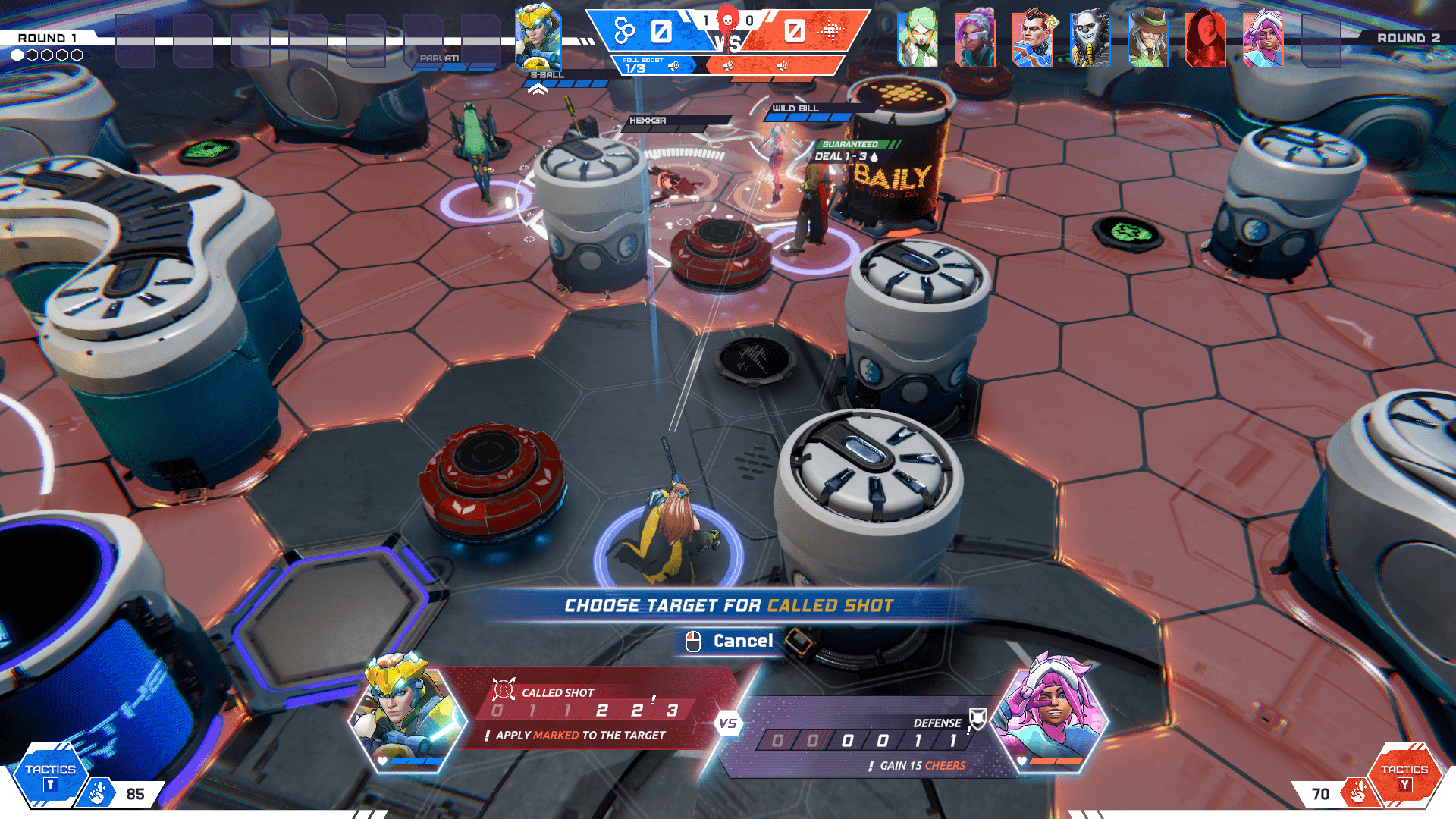Inspect the Defense roll panel
The height and width of the screenshot is (819, 1456).
(x=864, y=739)
